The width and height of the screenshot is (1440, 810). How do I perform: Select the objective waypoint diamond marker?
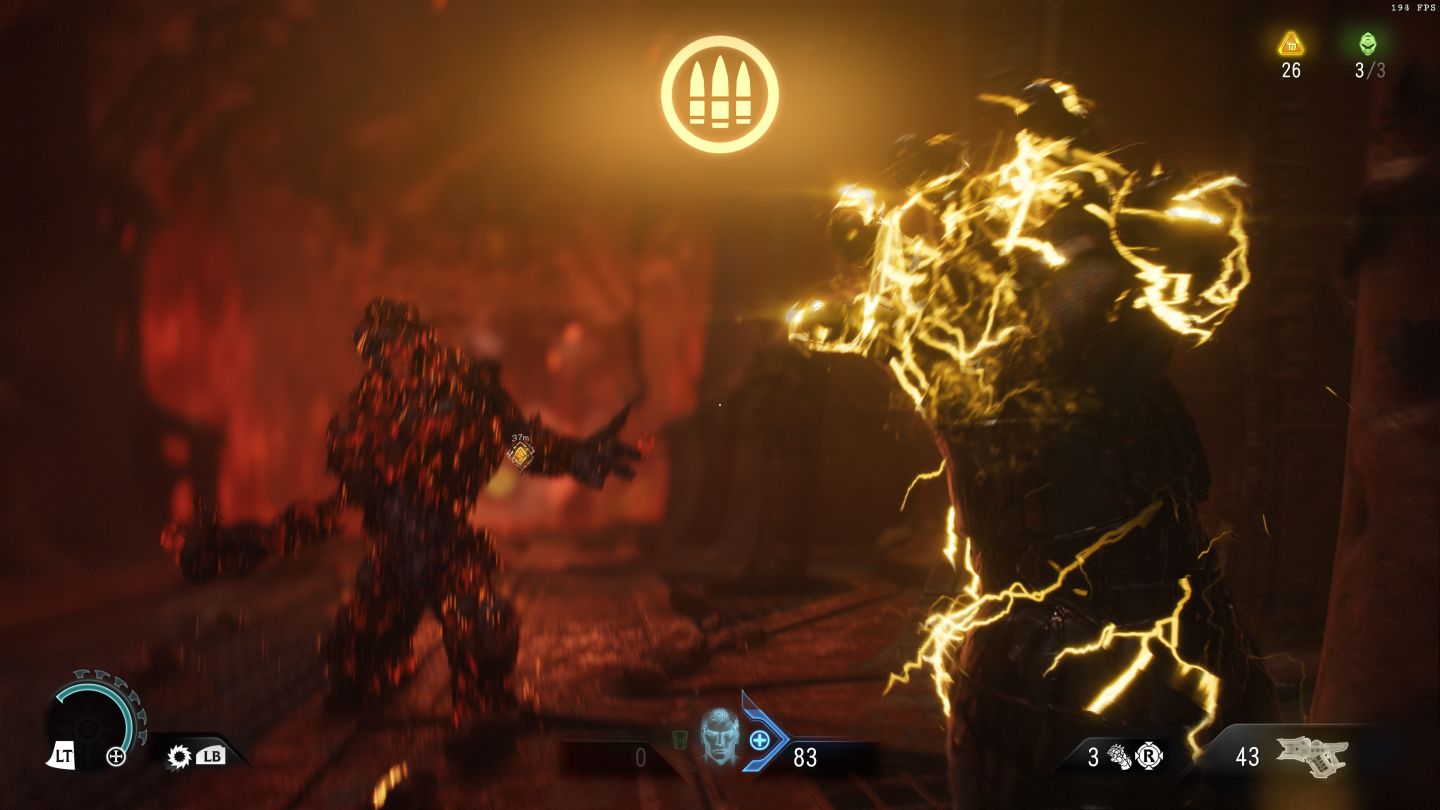pyautogui.click(x=520, y=455)
